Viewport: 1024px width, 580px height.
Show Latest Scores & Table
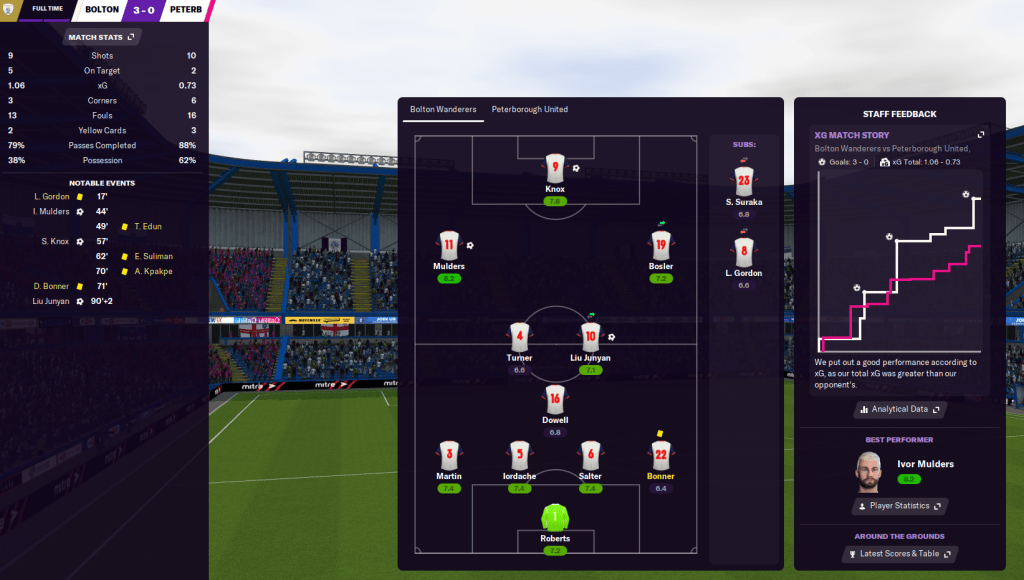(899, 554)
